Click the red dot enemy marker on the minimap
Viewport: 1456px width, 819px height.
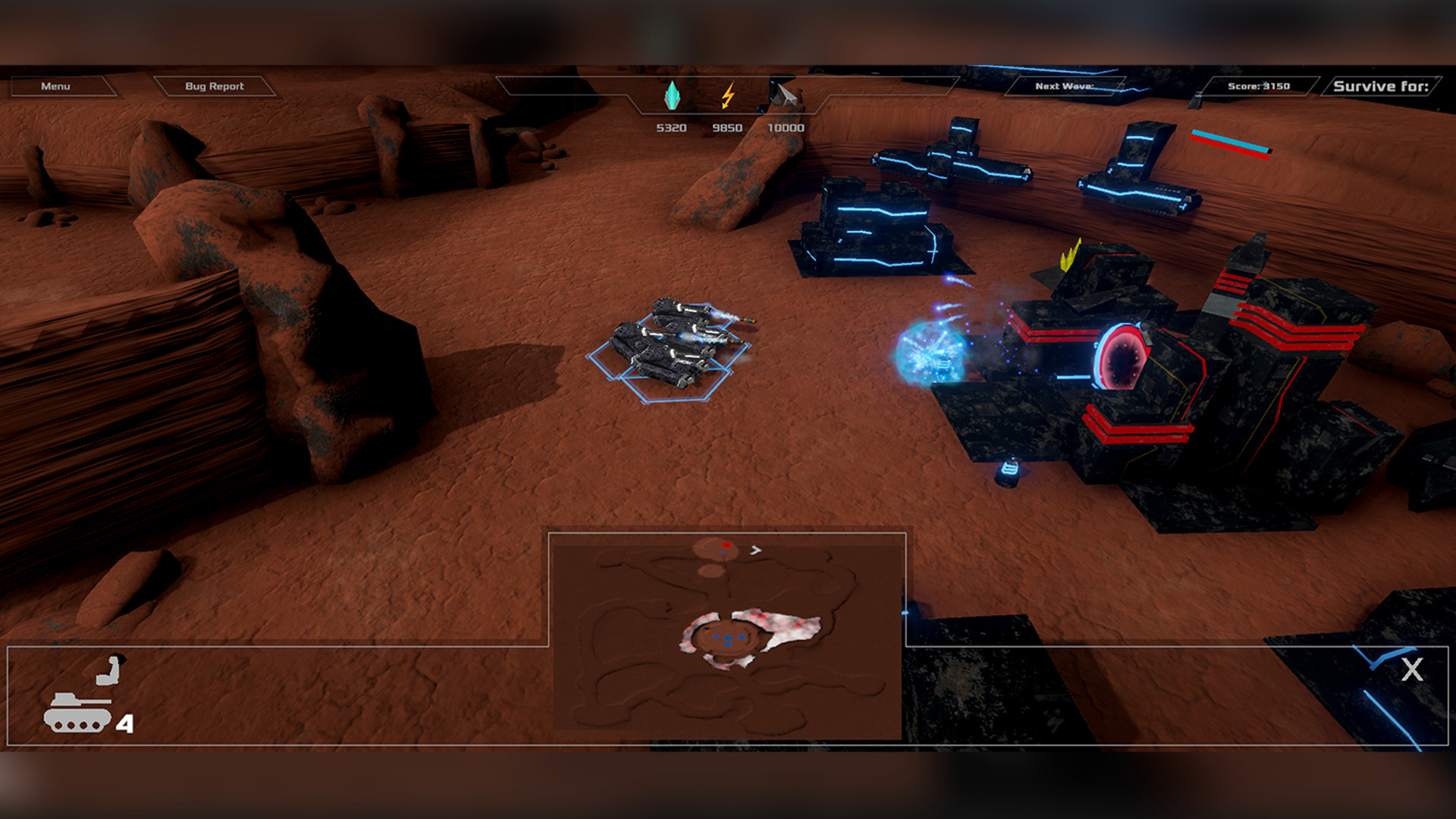(726, 543)
